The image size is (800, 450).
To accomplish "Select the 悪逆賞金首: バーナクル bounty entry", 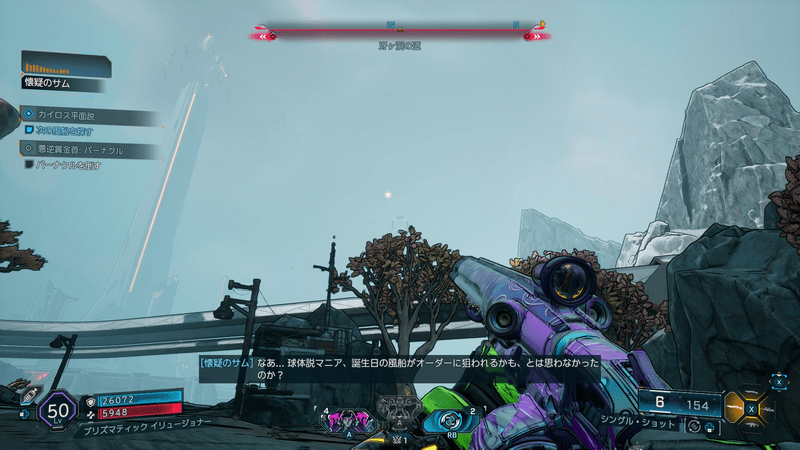I will pyautogui.click(x=92, y=151).
